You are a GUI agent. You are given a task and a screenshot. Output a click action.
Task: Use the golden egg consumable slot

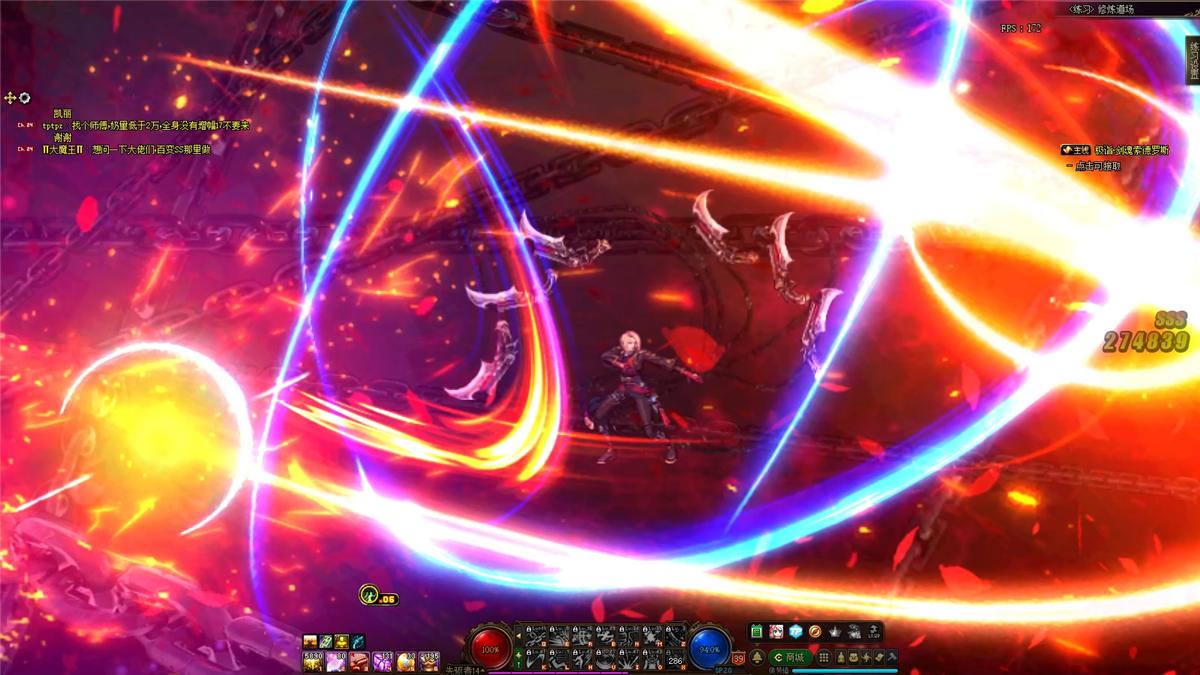[x=406, y=661]
